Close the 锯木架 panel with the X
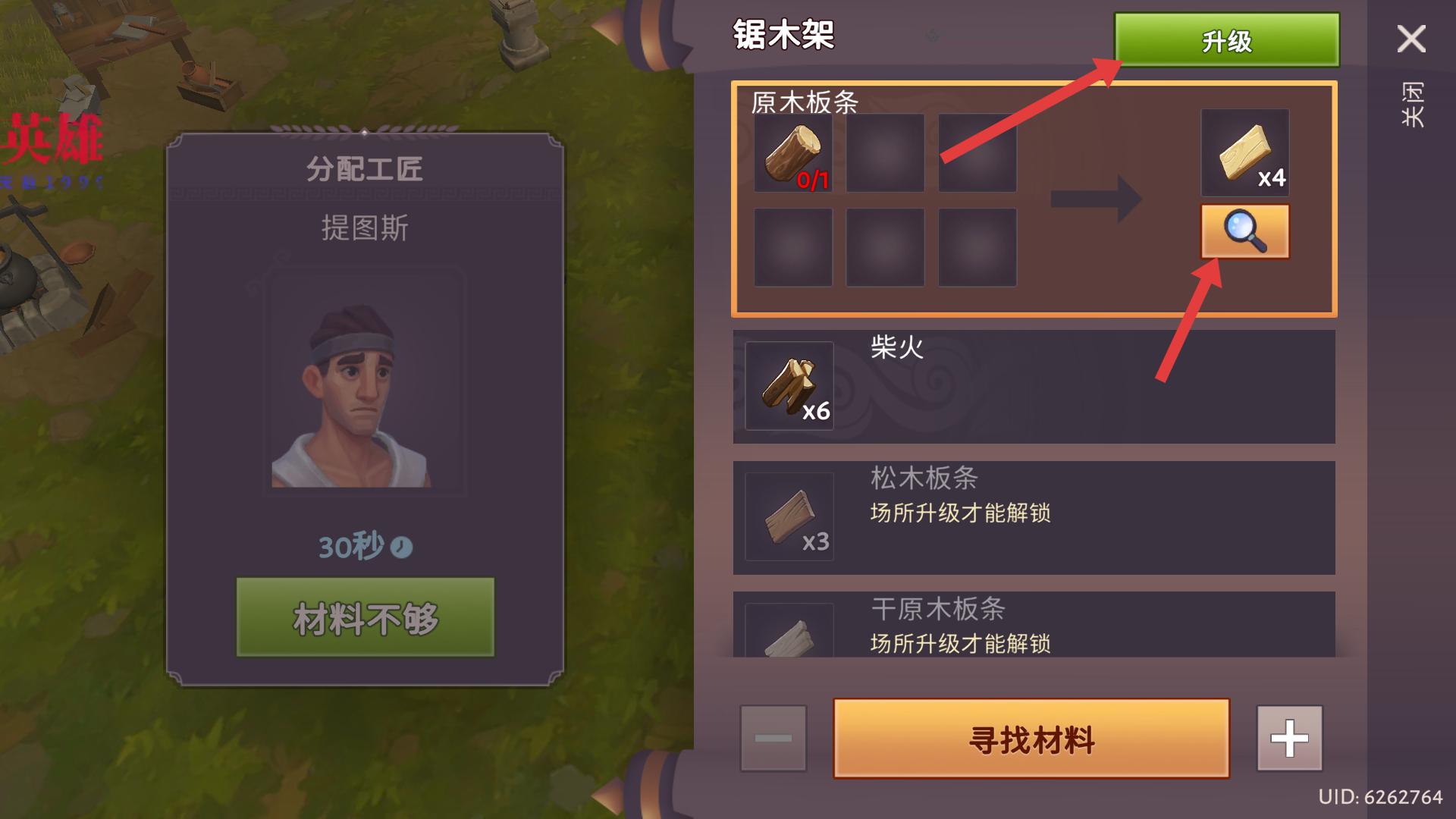The width and height of the screenshot is (1456, 819). point(1410,39)
